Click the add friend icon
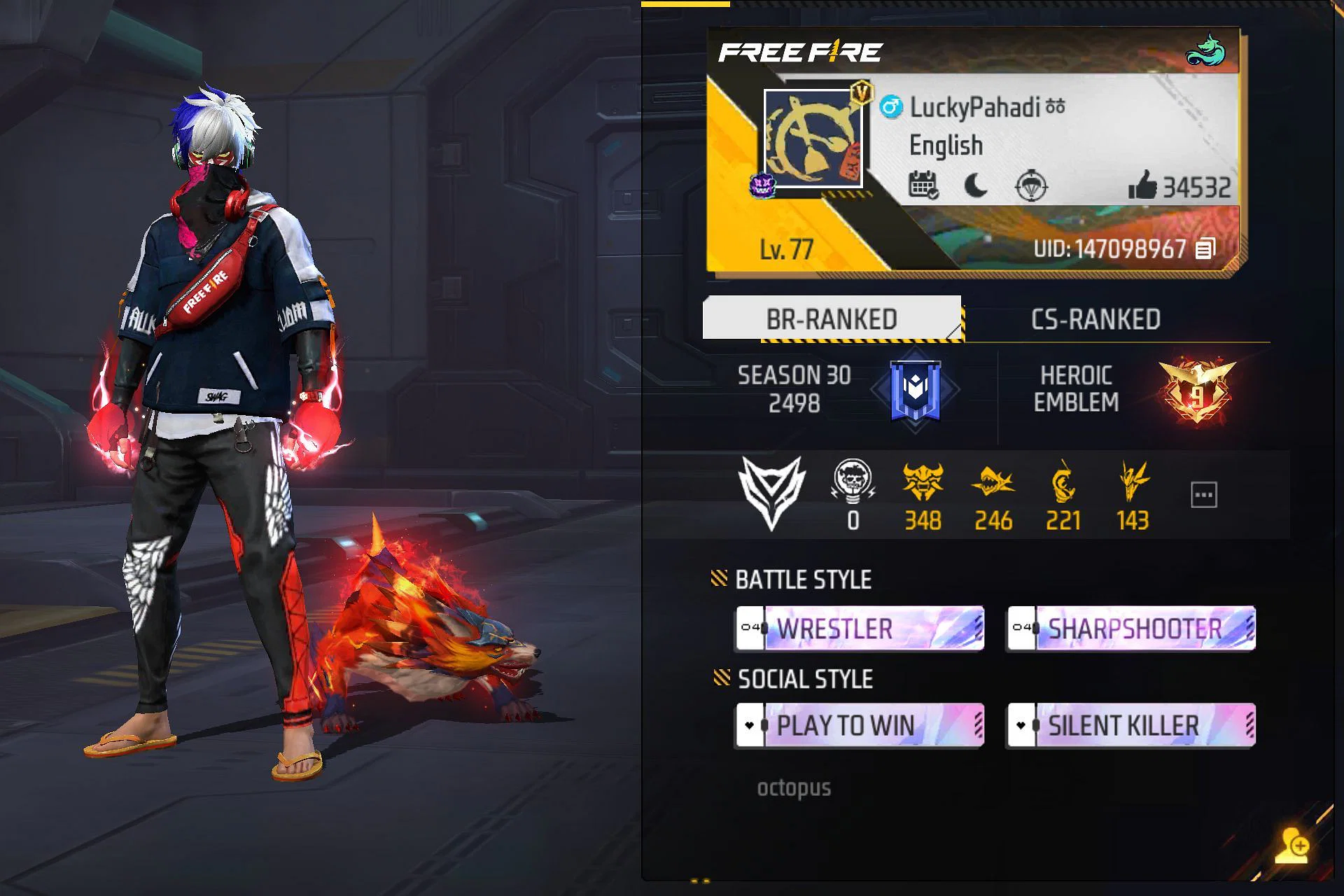The width and height of the screenshot is (1344, 896). tap(1291, 846)
